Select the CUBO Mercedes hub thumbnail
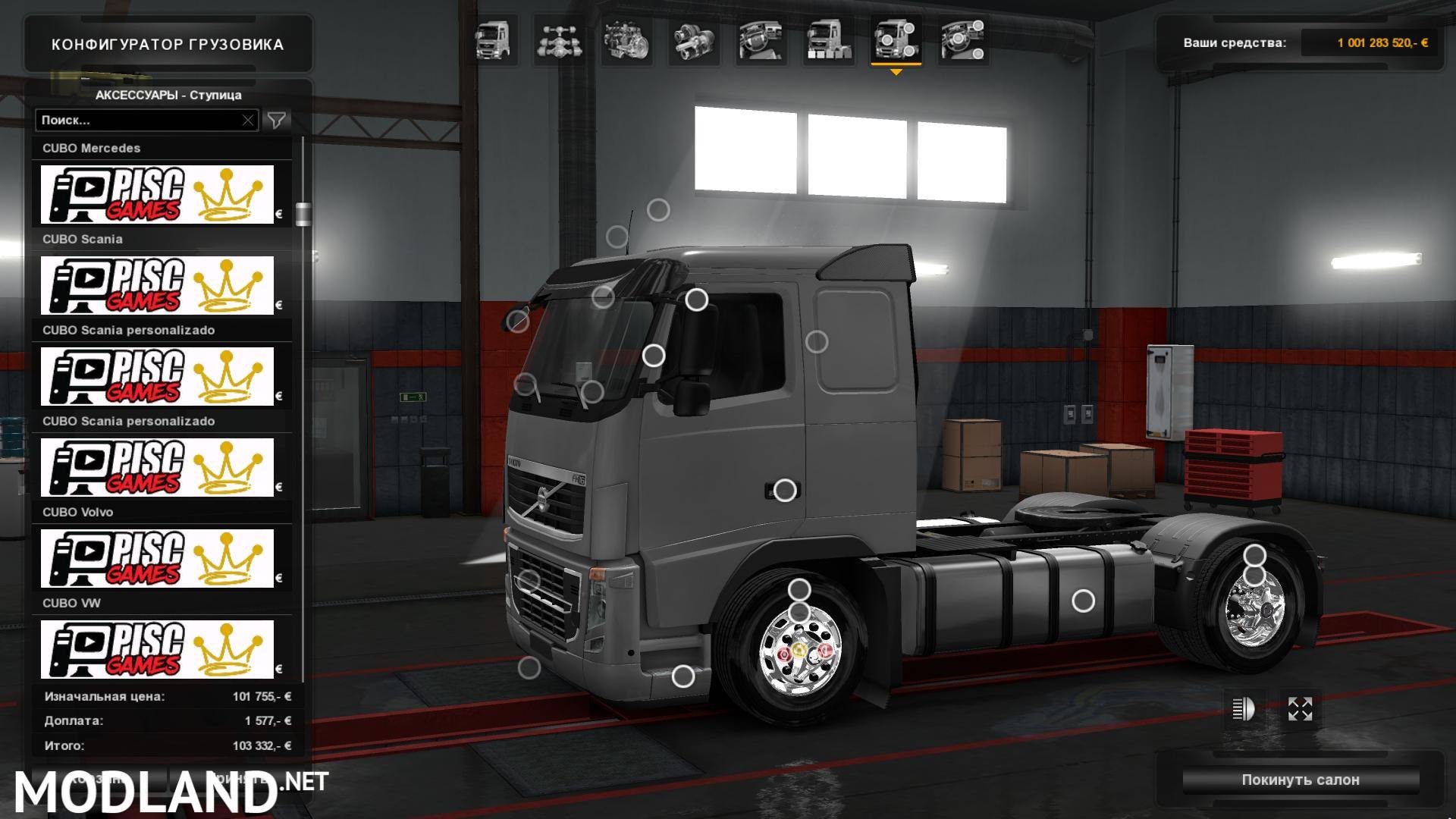1456x819 pixels. tap(157, 194)
